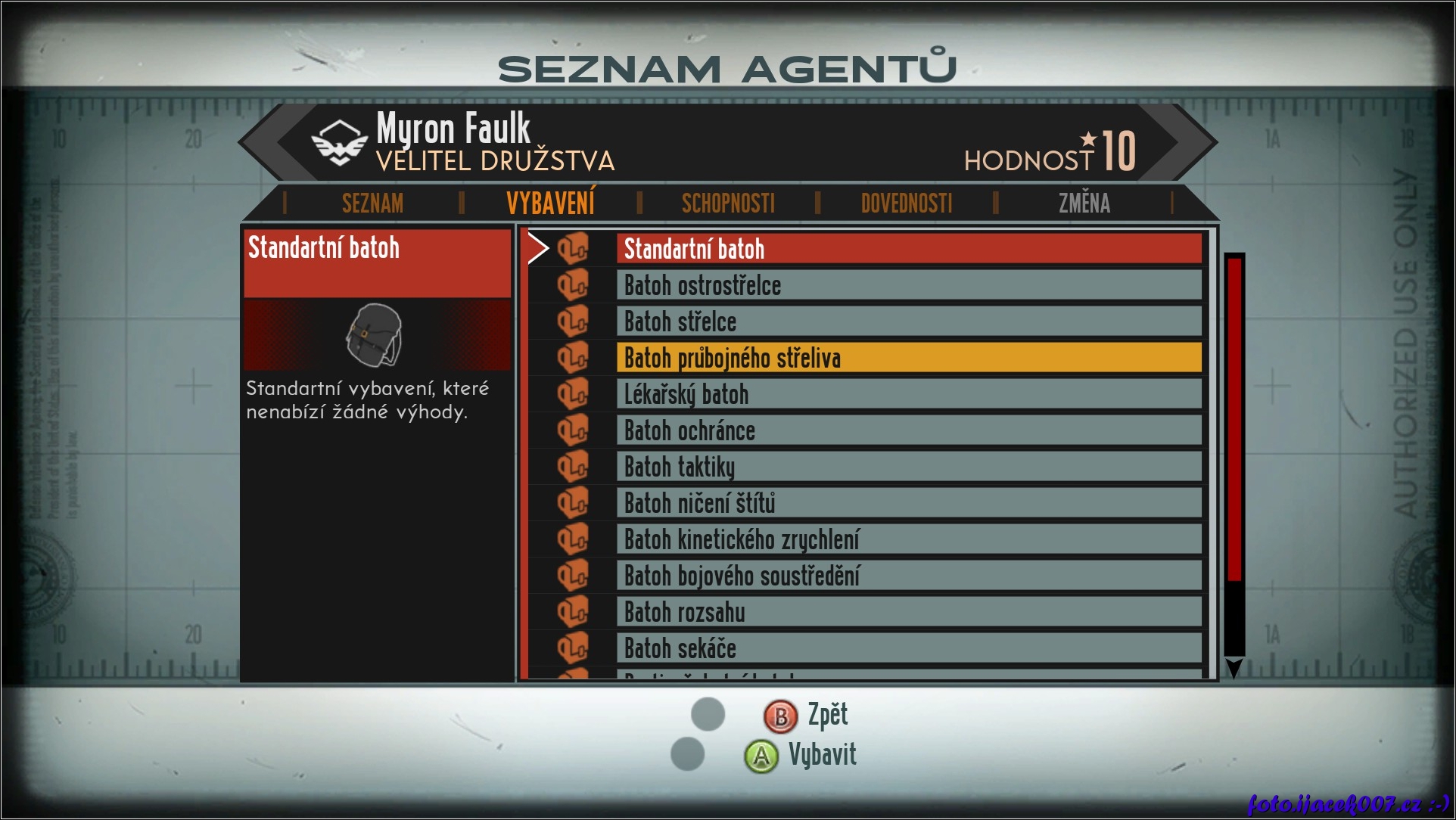Choose Batoh bojového soustředění
The image size is (1456, 820).
[x=908, y=576]
